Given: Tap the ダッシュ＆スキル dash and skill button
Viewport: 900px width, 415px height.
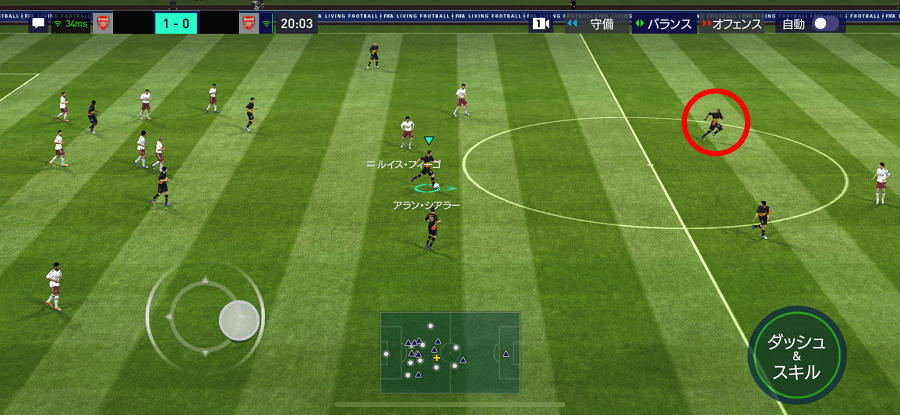Looking at the screenshot, I should tap(797, 355).
